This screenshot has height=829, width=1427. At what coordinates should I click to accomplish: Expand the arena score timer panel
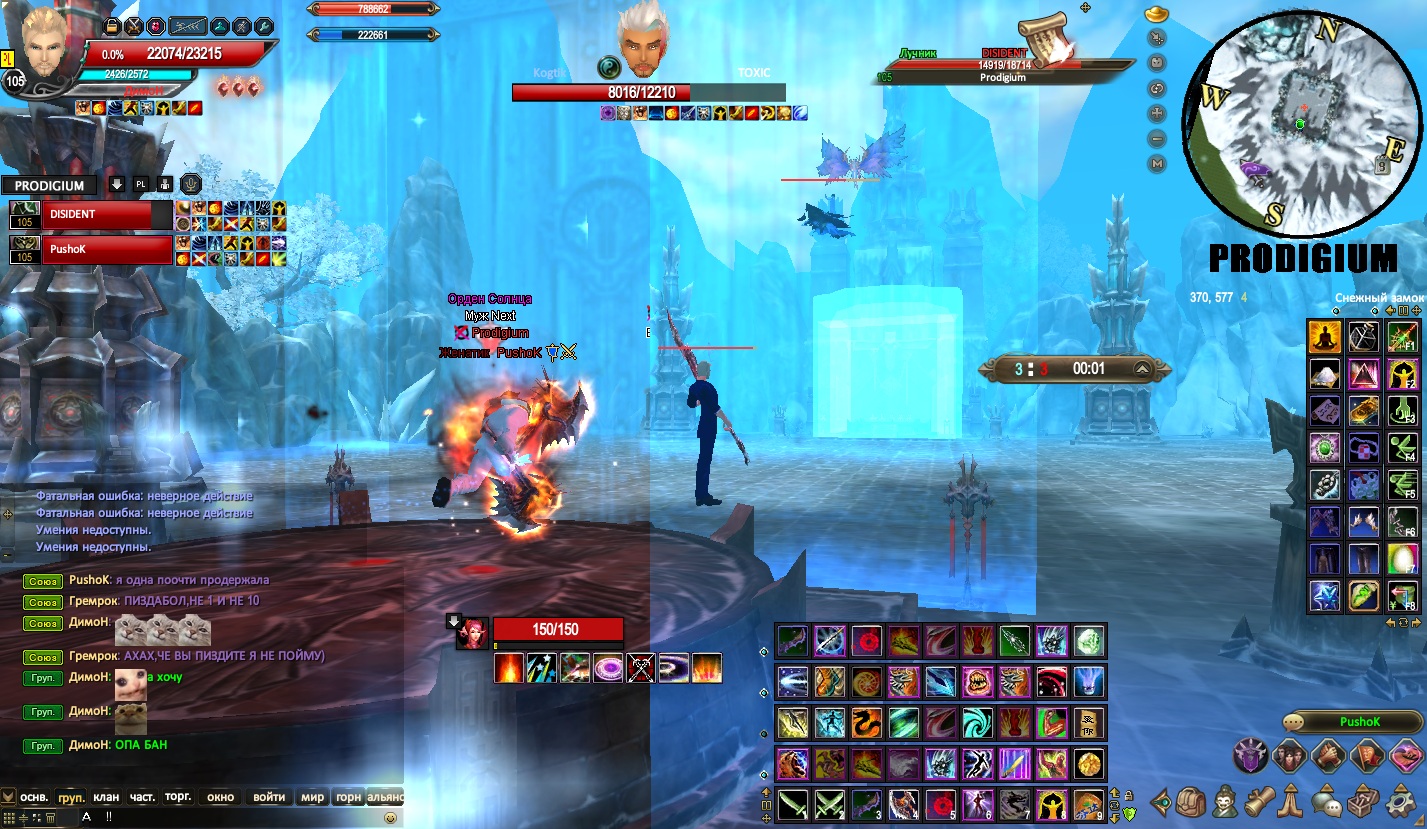[1140, 369]
